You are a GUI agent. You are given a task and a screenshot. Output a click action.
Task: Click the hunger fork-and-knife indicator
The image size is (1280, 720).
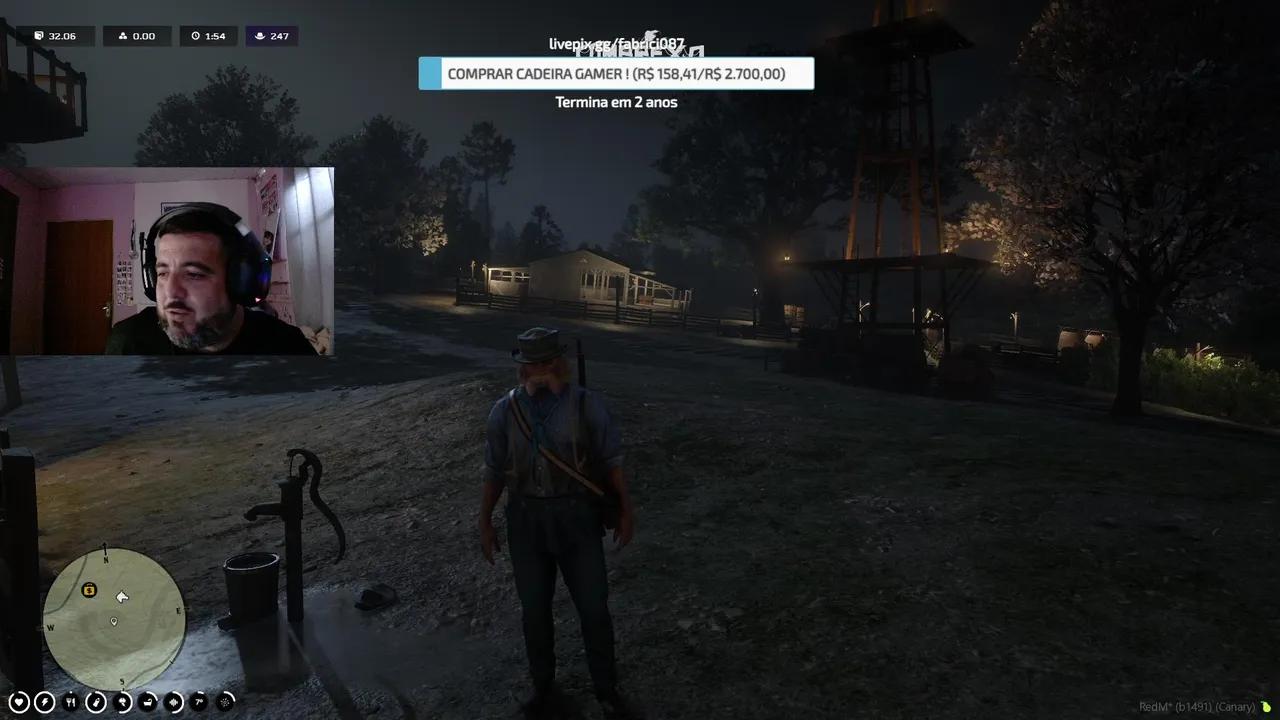coord(70,702)
